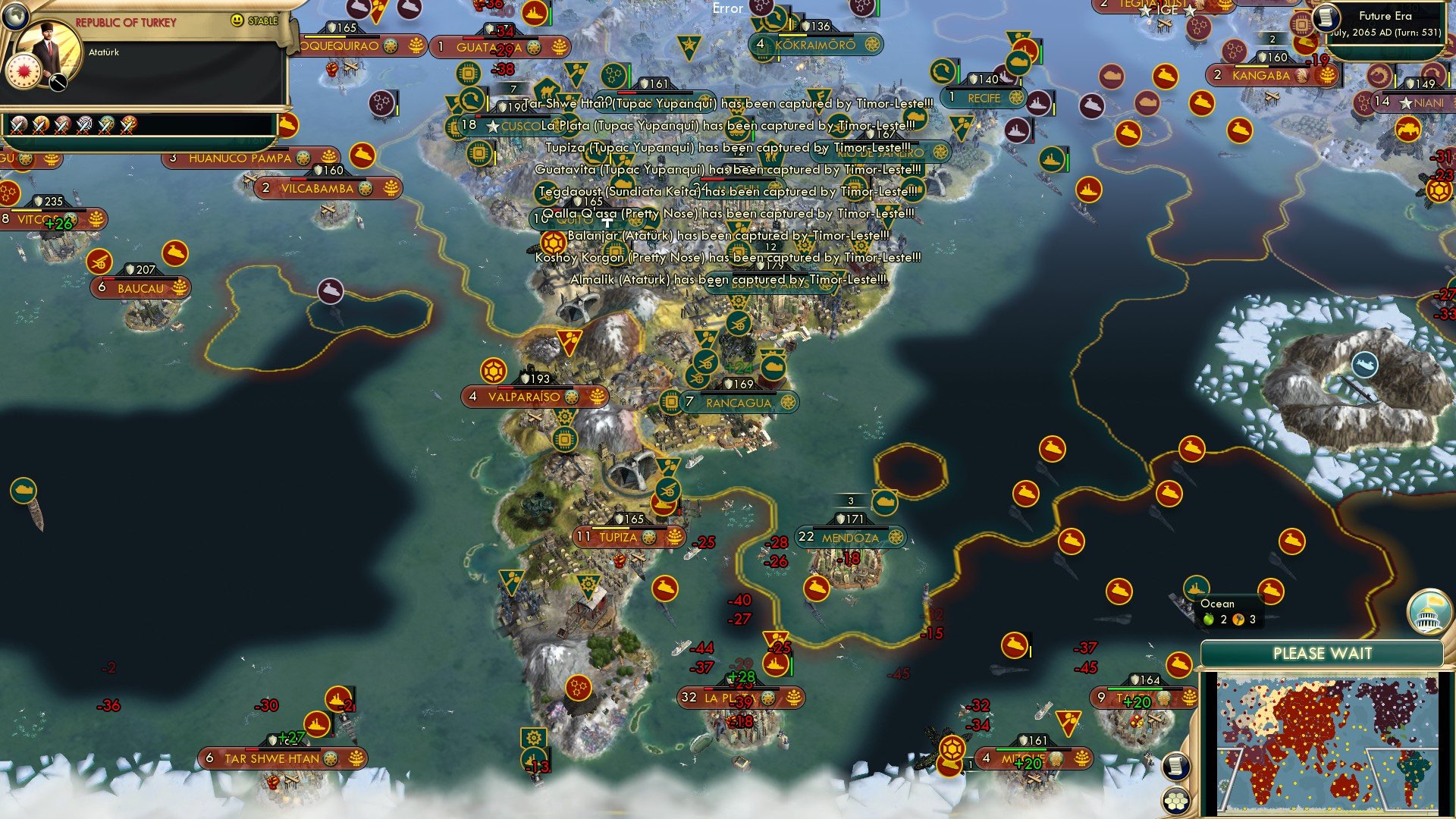Viewport: 1456px width, 819px height.
Task: Click the hexagon tiles notification icon bottom-right
Action: tap(1177, 800)
